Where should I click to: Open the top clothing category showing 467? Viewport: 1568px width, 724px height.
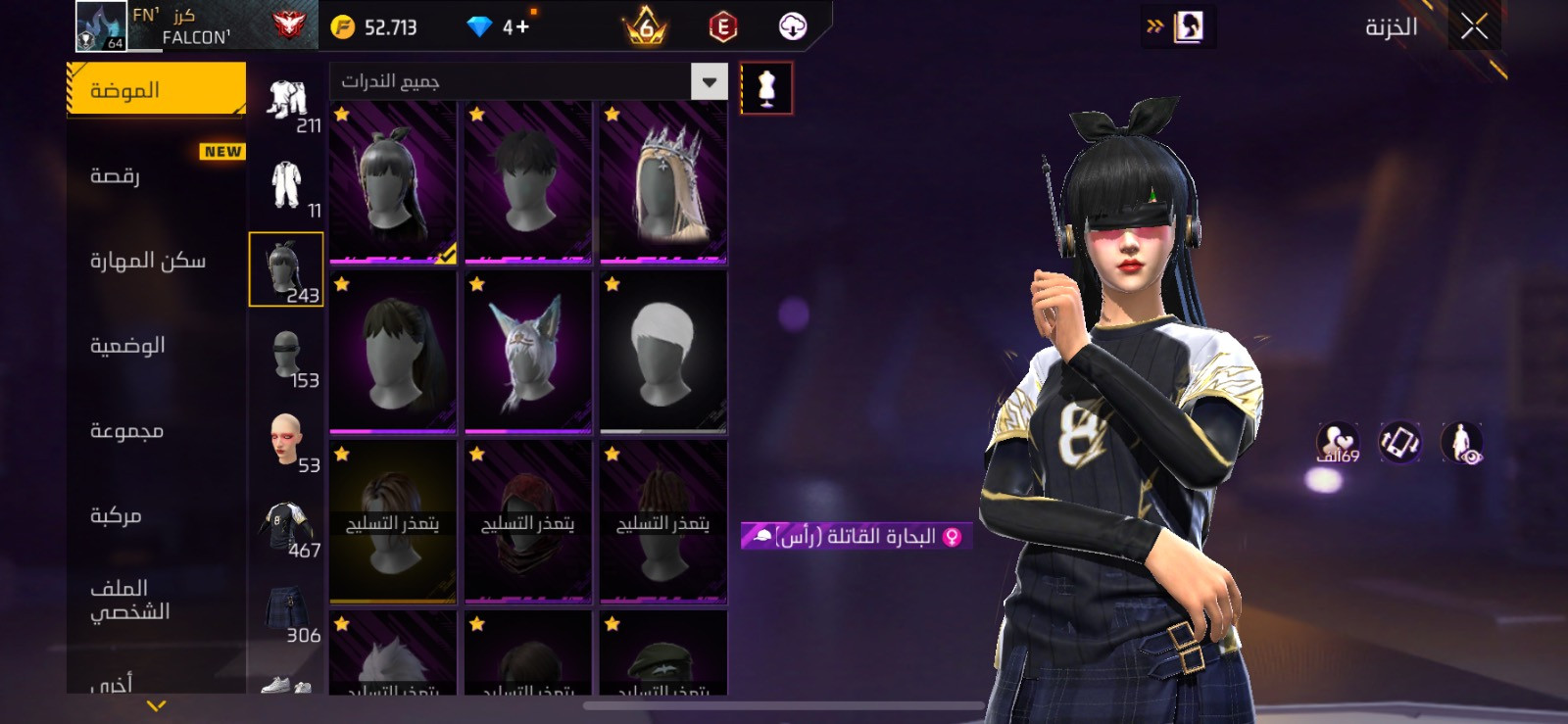pos(287,527)
